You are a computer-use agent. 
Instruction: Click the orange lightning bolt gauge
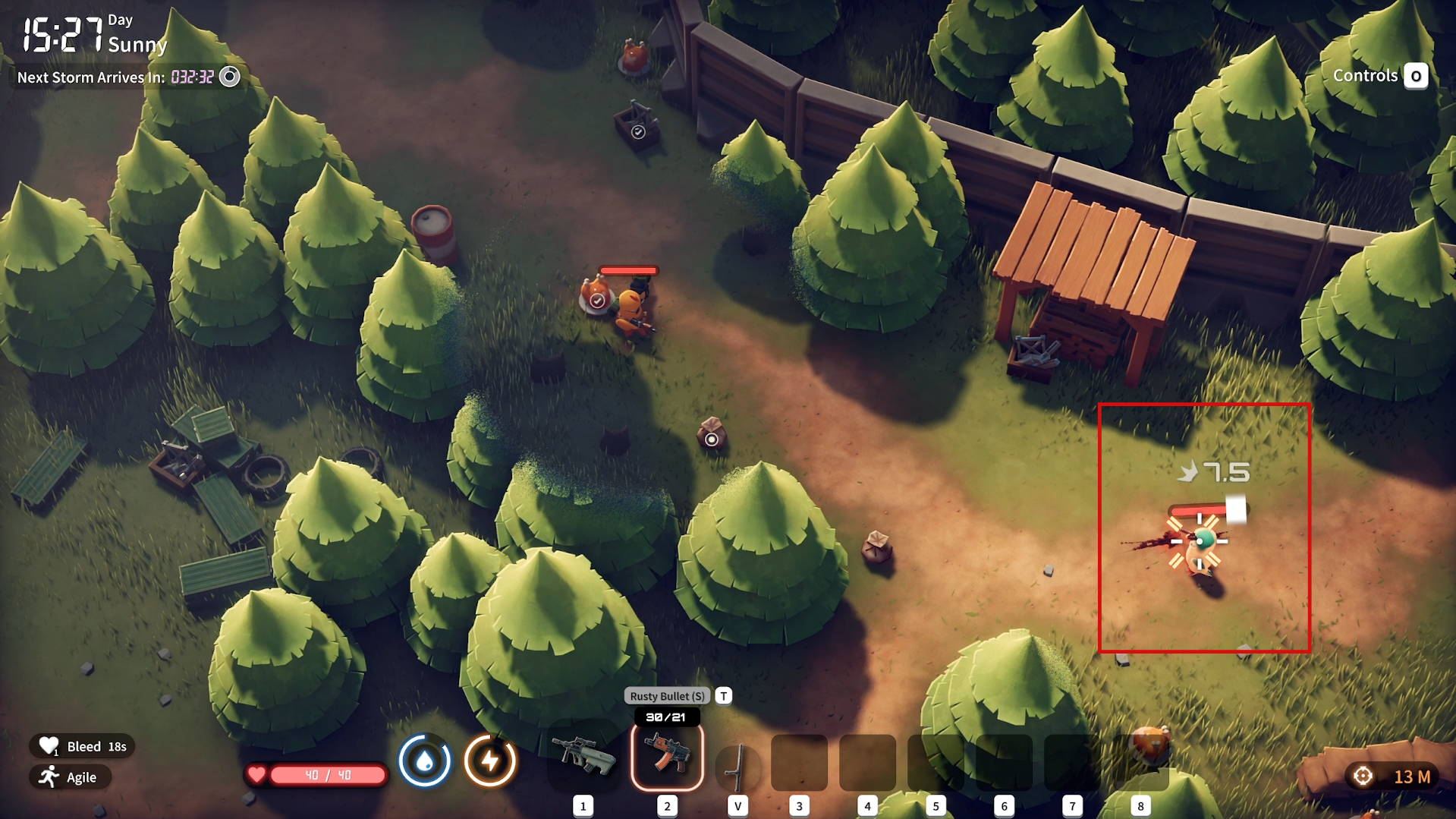490,760
